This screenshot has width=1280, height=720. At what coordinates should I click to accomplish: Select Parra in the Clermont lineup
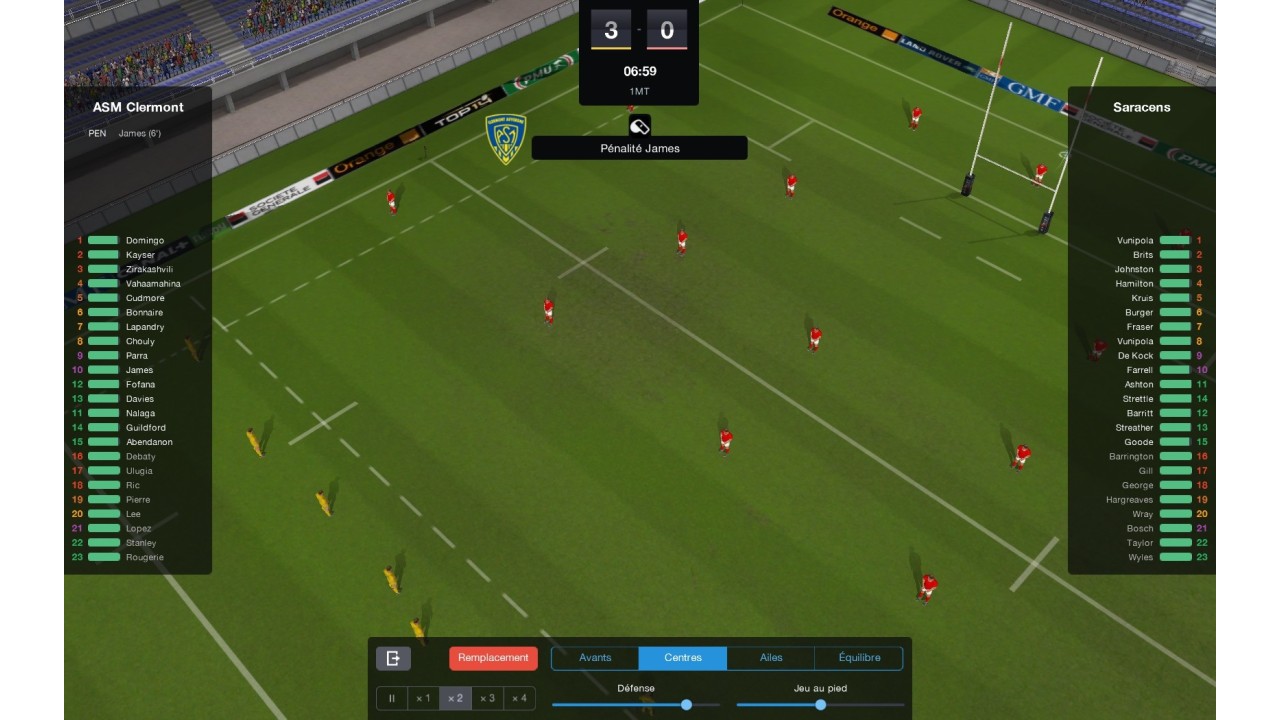[137, 356]
